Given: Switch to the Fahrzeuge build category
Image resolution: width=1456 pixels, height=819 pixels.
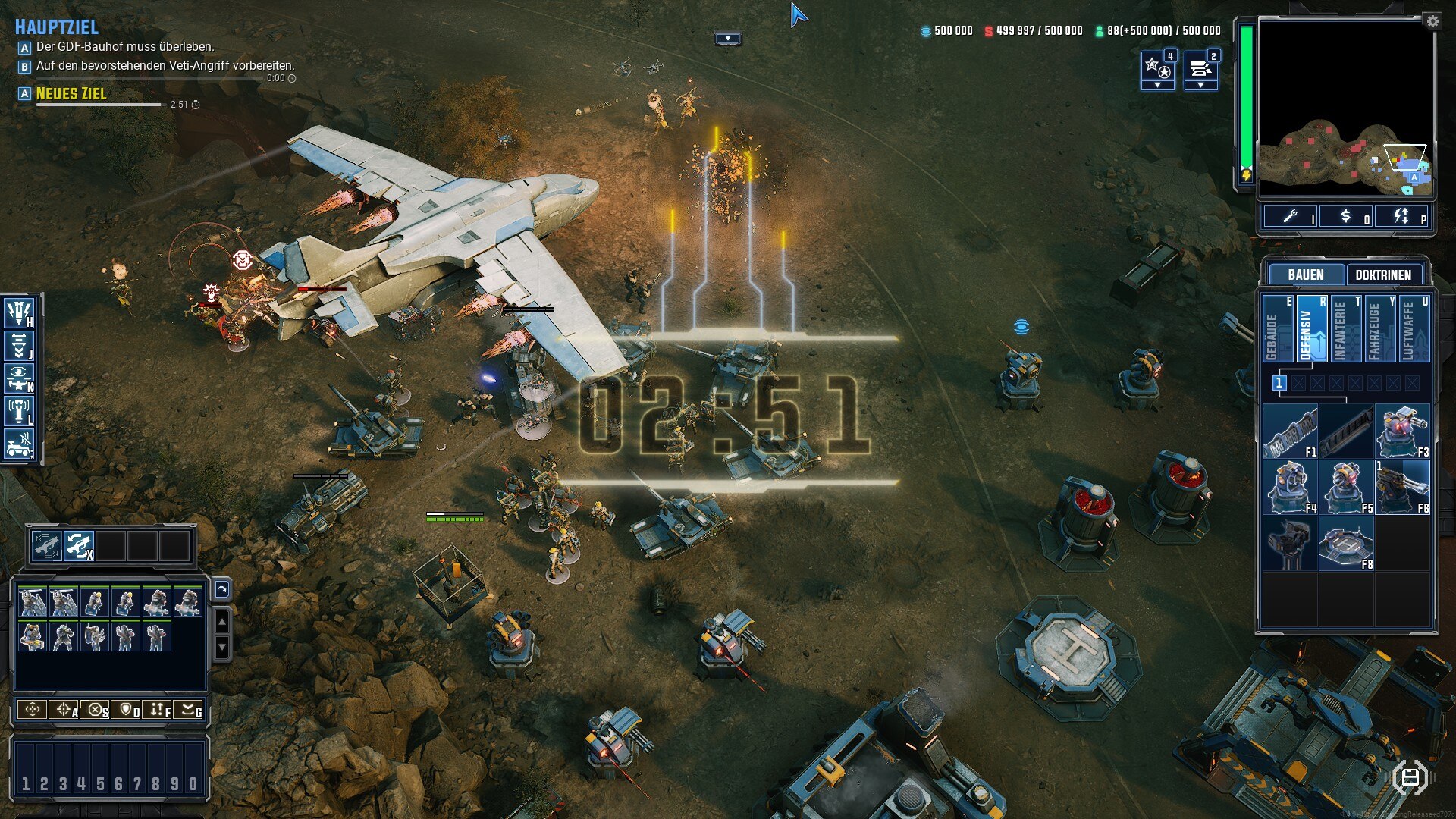Looking at the screenshot, I should point(1378,329).
